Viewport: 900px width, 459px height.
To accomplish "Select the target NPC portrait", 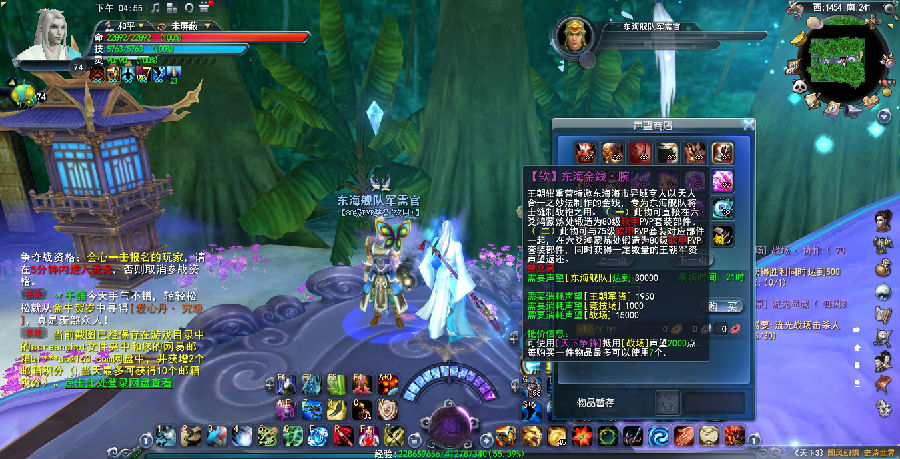I will click(573, 36).
